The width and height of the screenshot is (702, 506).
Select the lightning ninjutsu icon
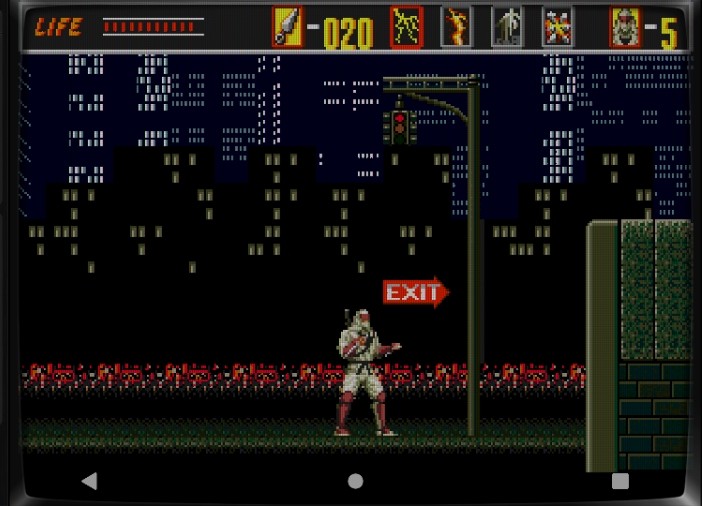(x=406, y=27)
